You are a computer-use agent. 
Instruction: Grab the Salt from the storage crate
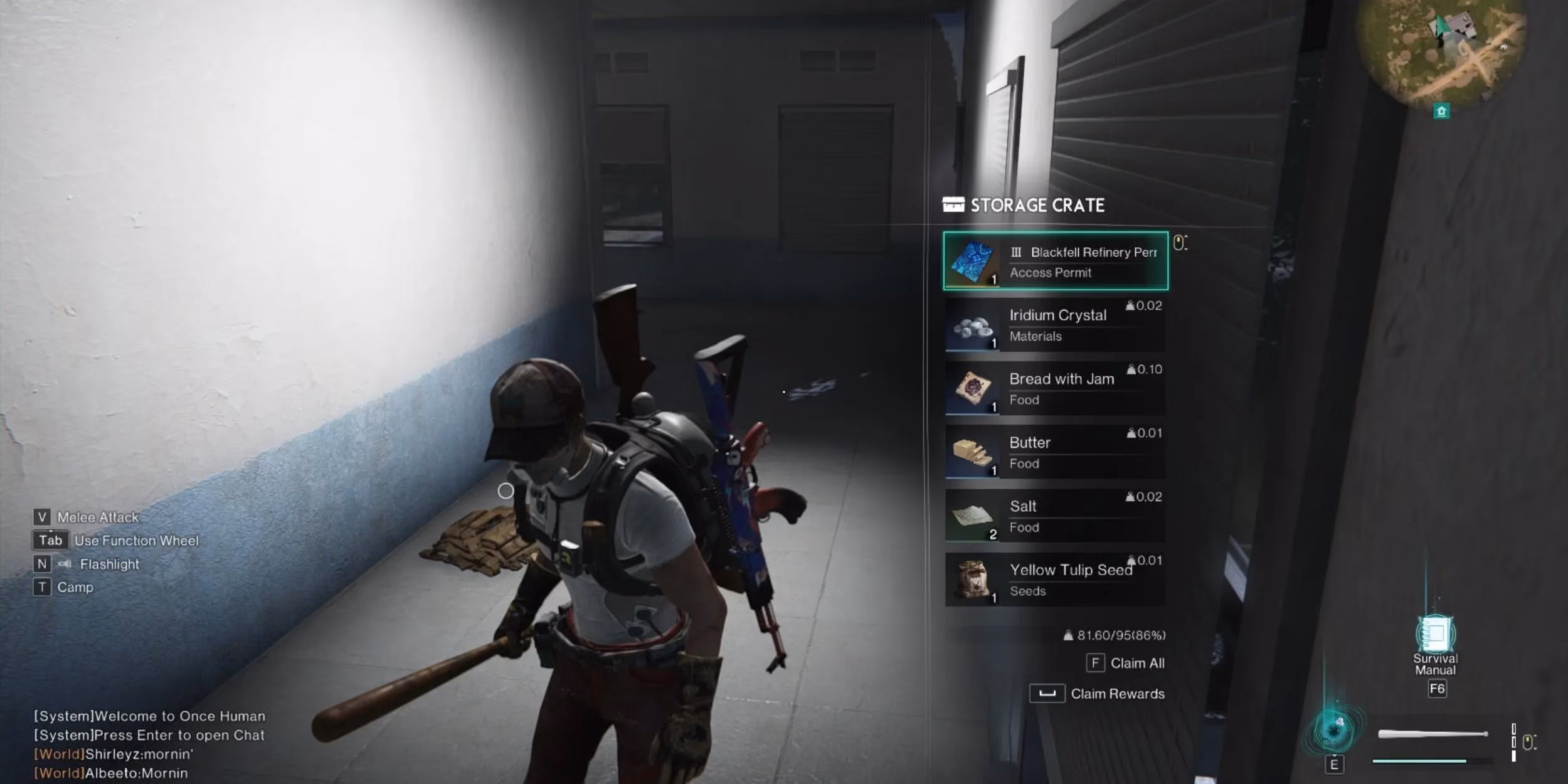[1055, 516]
